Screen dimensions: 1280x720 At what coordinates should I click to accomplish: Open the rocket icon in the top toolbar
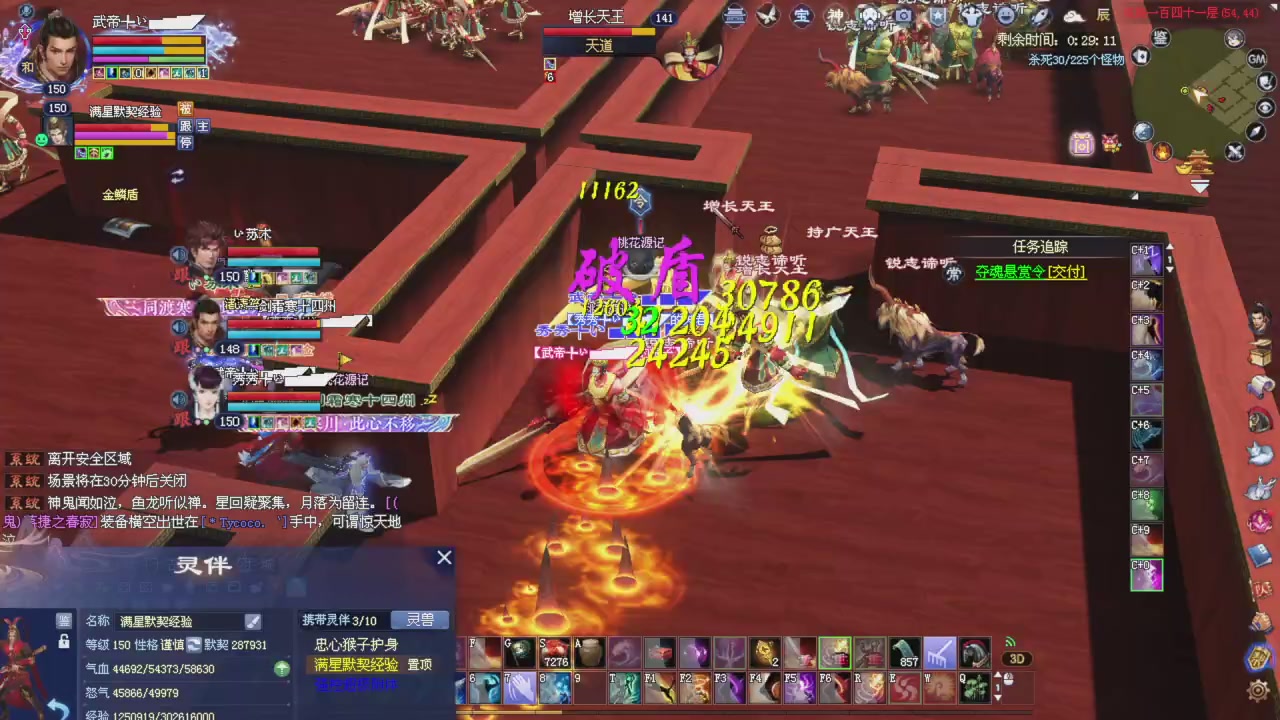(x=1040, y=16)
